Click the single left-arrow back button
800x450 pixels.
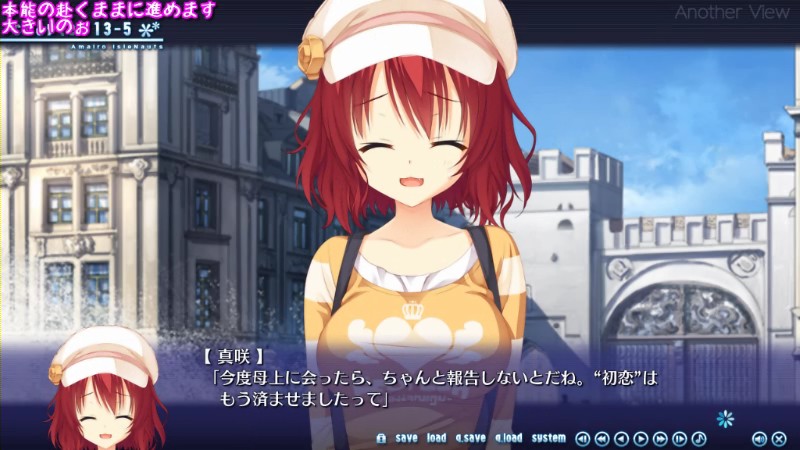click(x=621, y=438)
